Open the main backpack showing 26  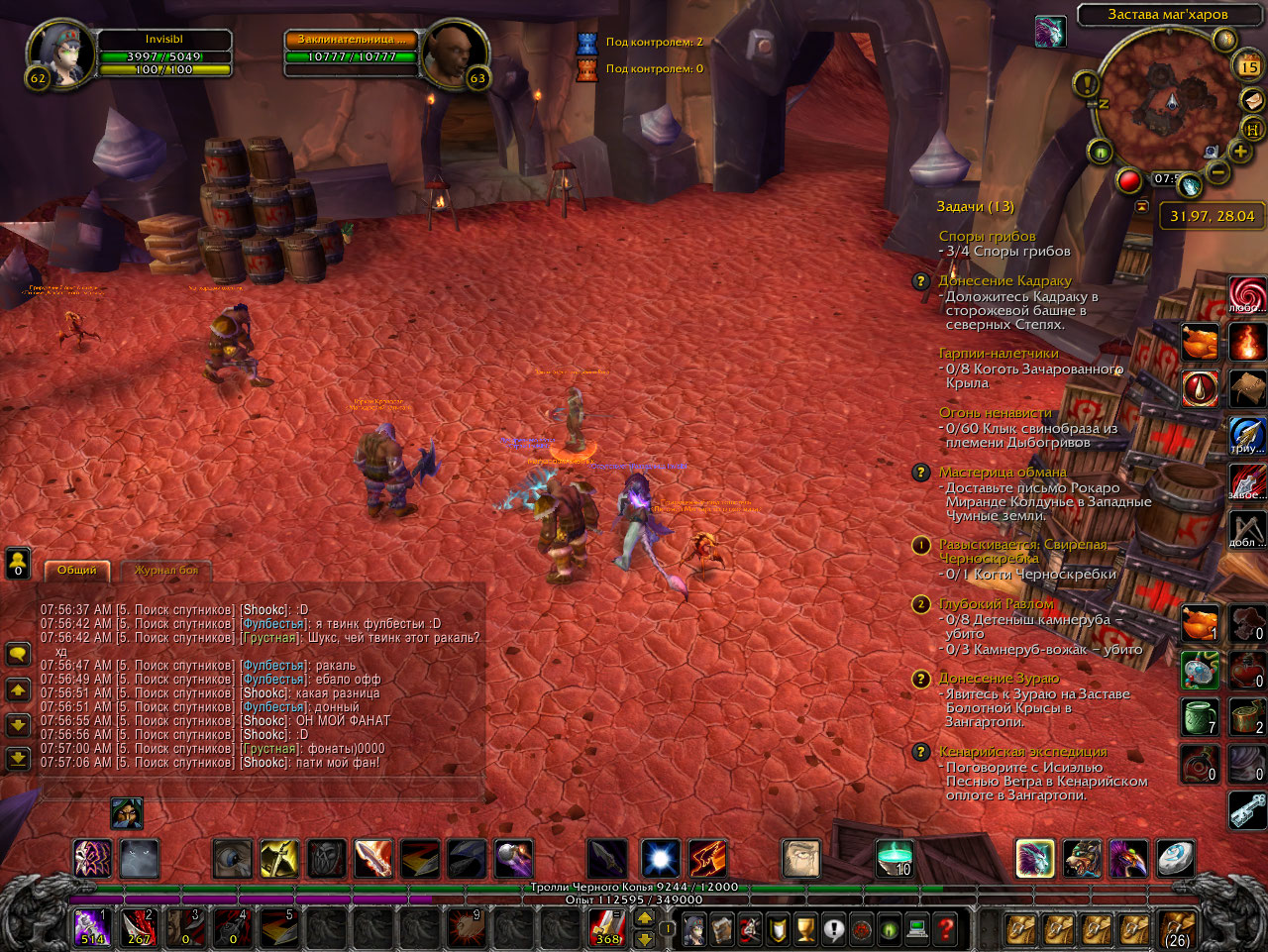(x=1177, y=929)
